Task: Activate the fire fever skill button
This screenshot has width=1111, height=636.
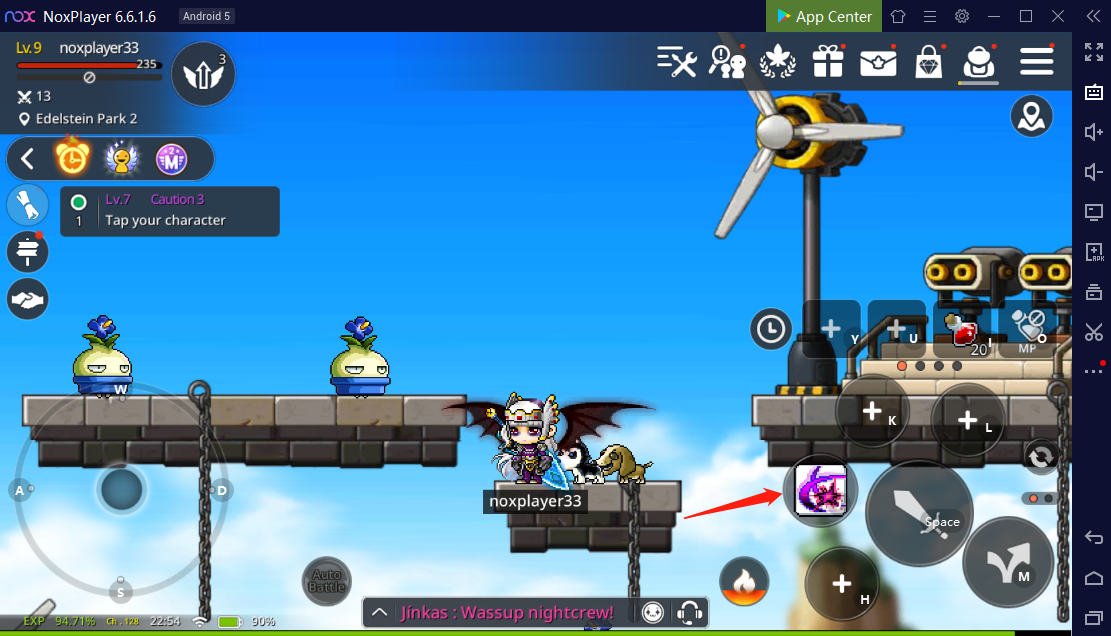Action: tap(744, 581)
